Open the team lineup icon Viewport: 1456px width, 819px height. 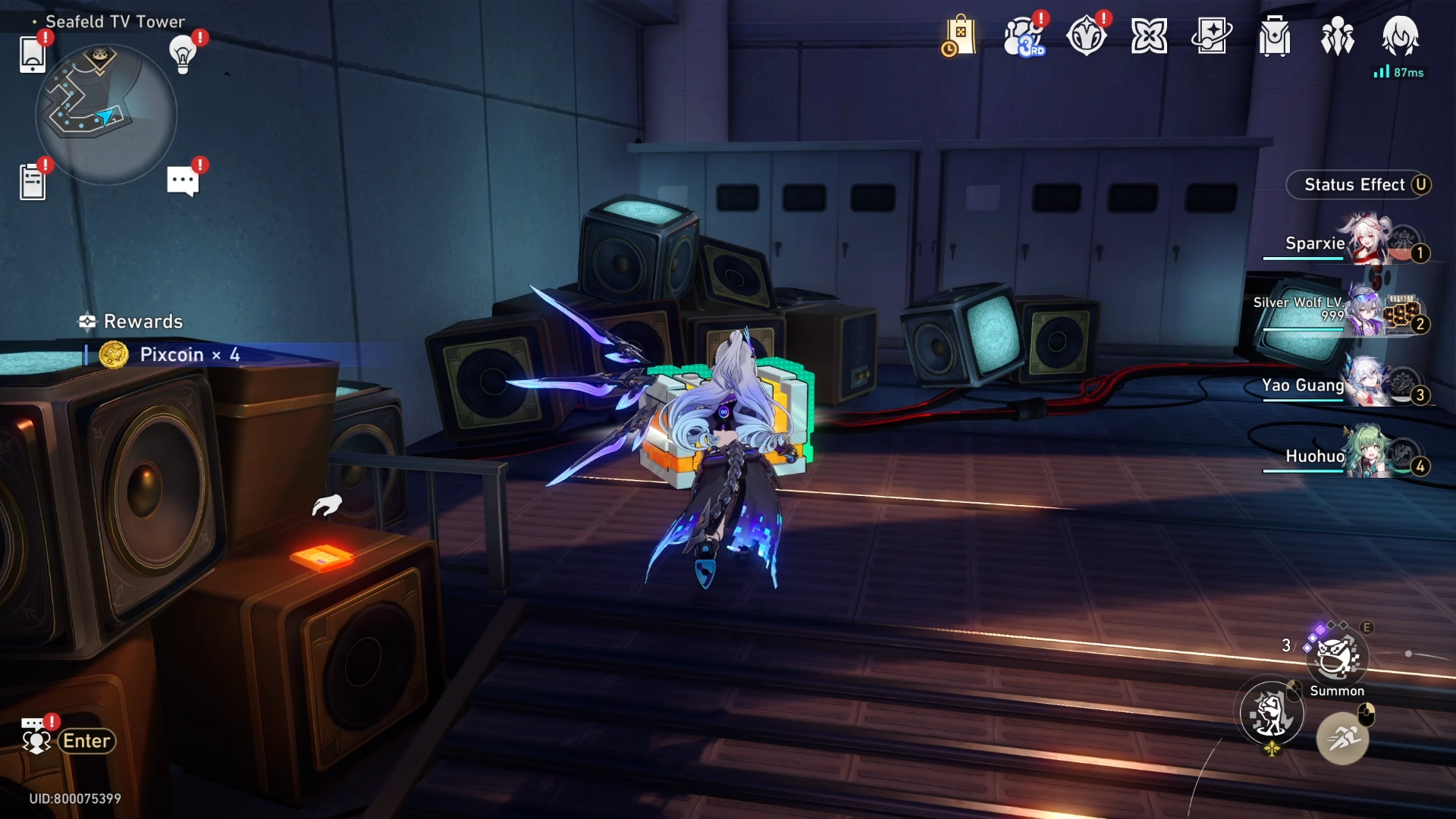click(1338, 36)
